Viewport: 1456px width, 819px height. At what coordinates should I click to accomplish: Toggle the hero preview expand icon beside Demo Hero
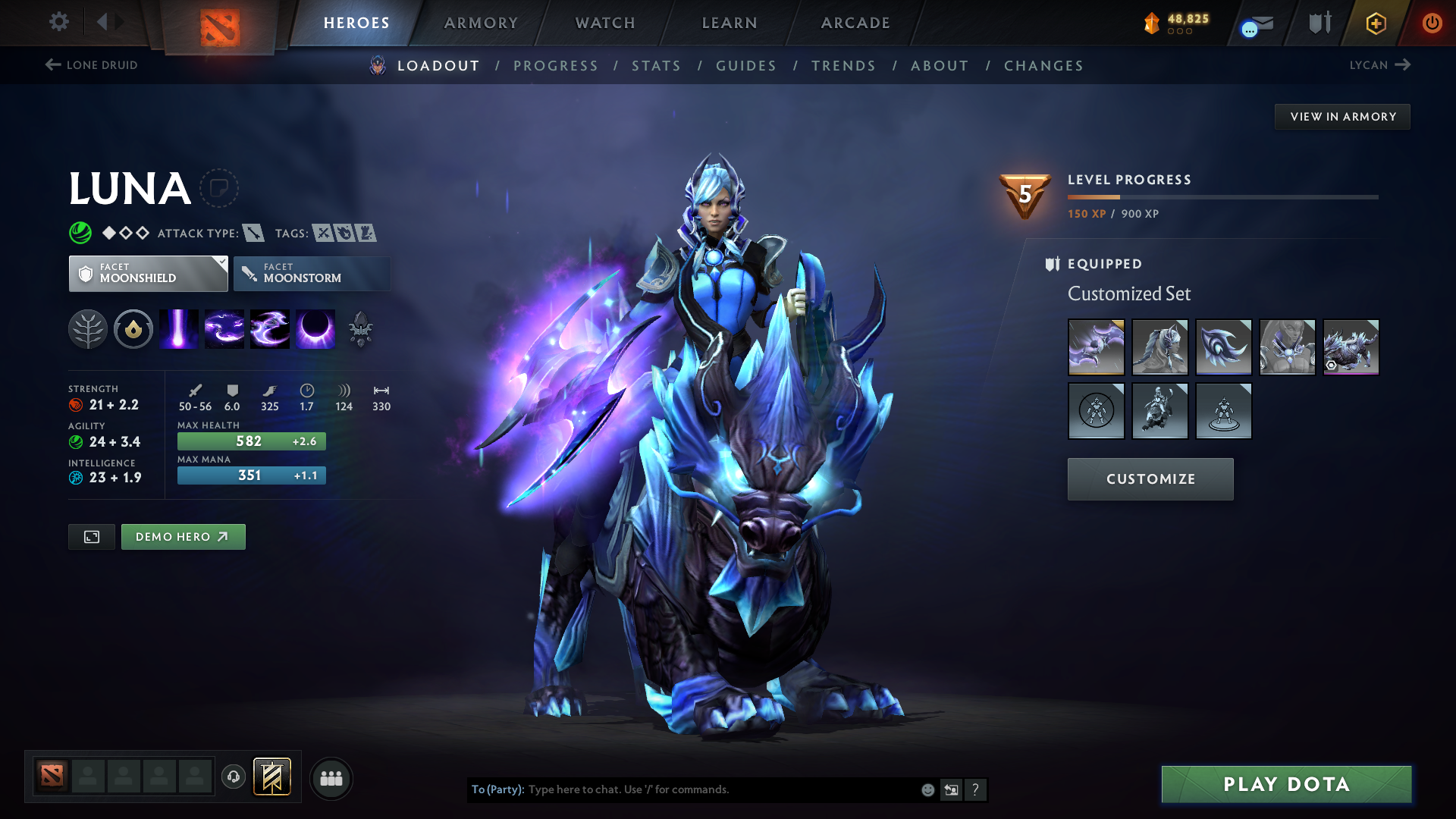click(91, 536)
